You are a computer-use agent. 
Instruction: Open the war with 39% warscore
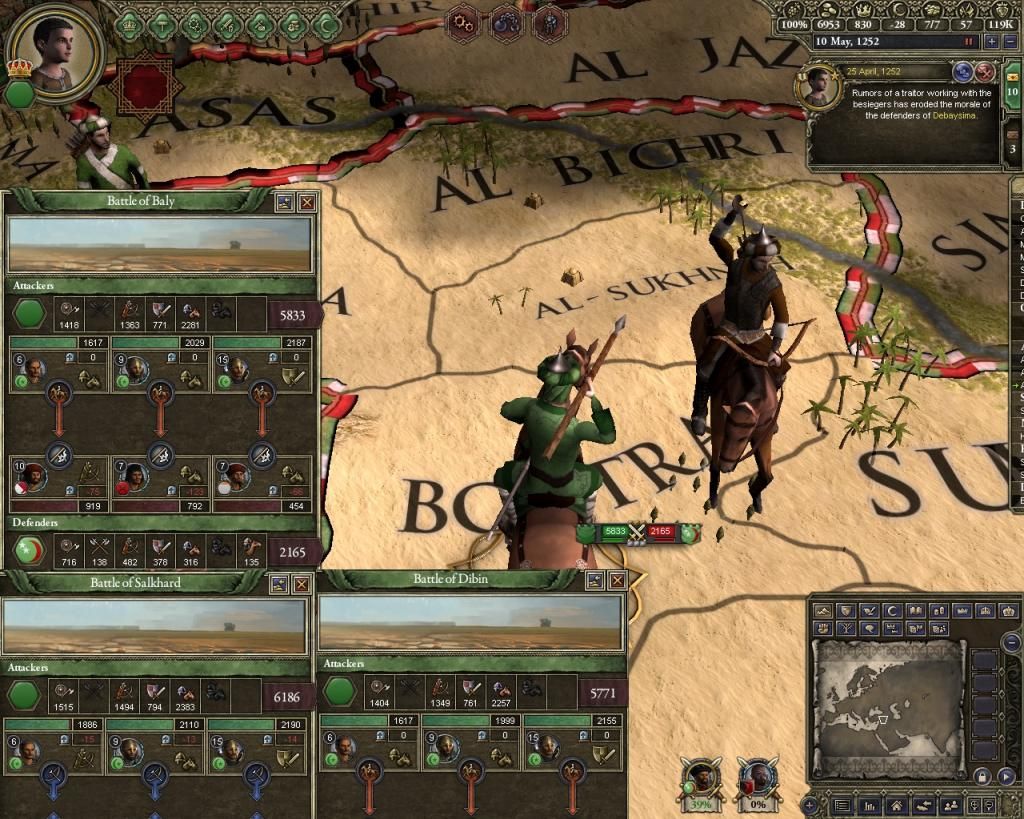tap(701, 776)
